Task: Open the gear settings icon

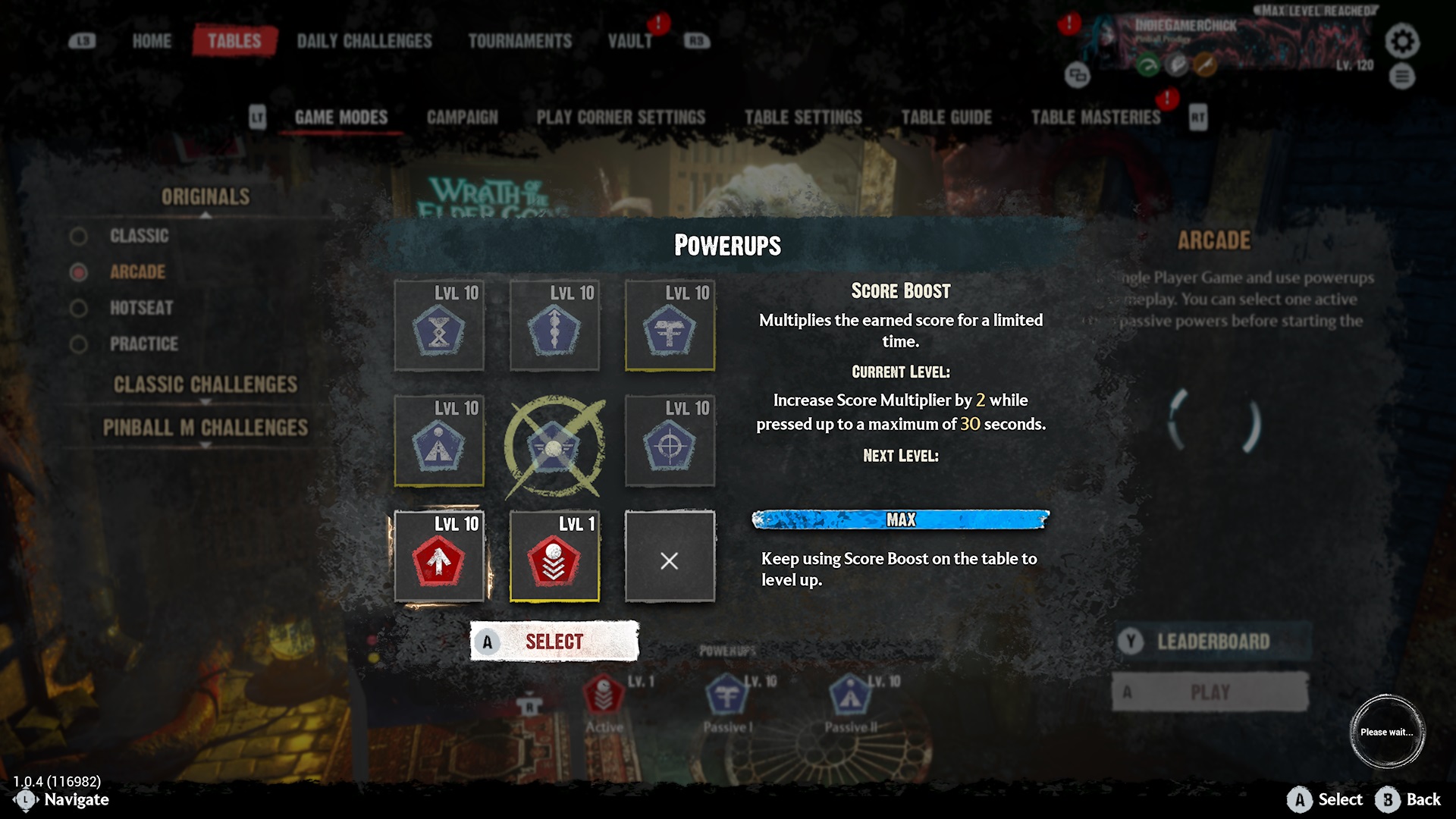Action: click(1401, 41)
